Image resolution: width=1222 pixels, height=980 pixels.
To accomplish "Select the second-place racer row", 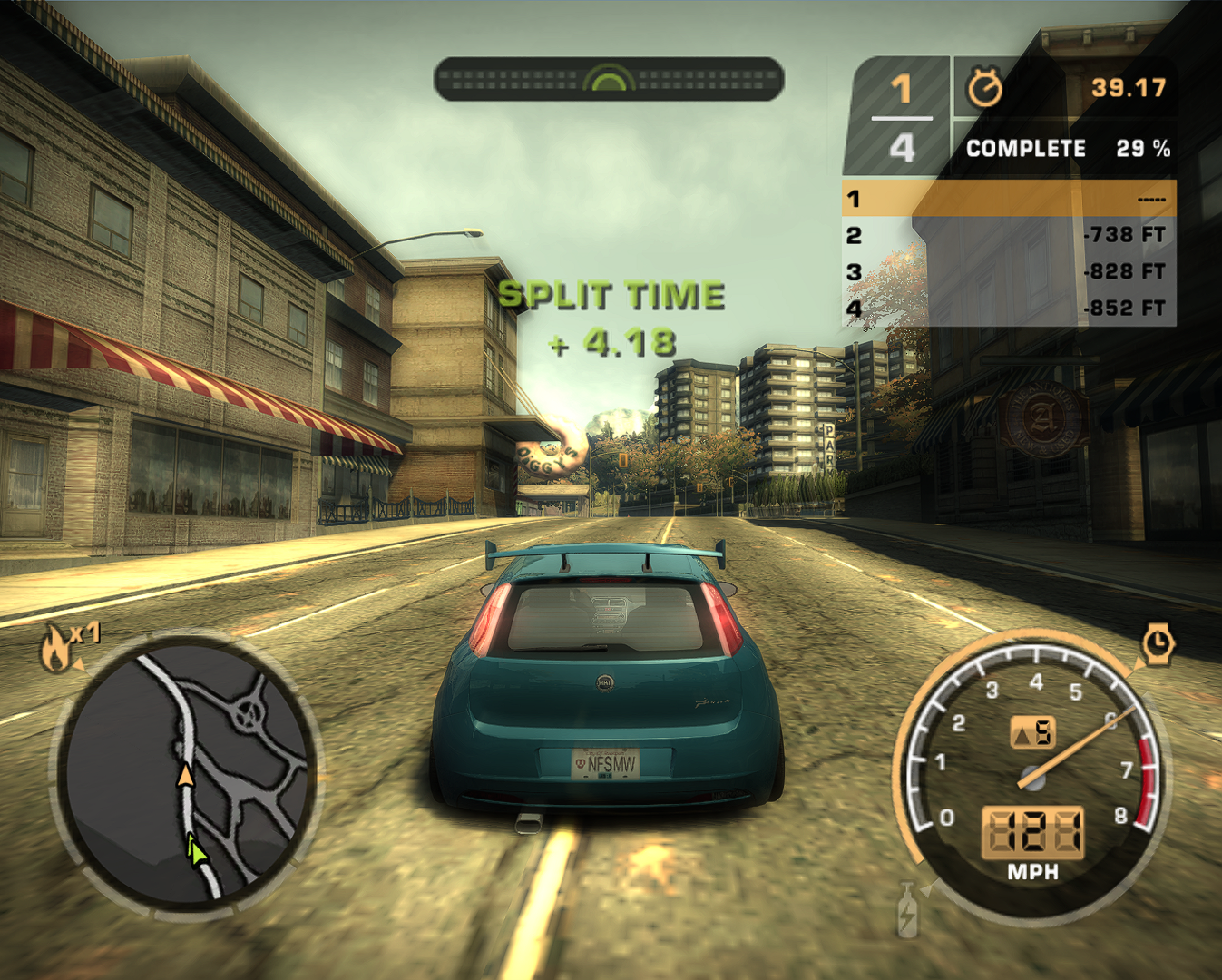I will tap(1008, 235).
